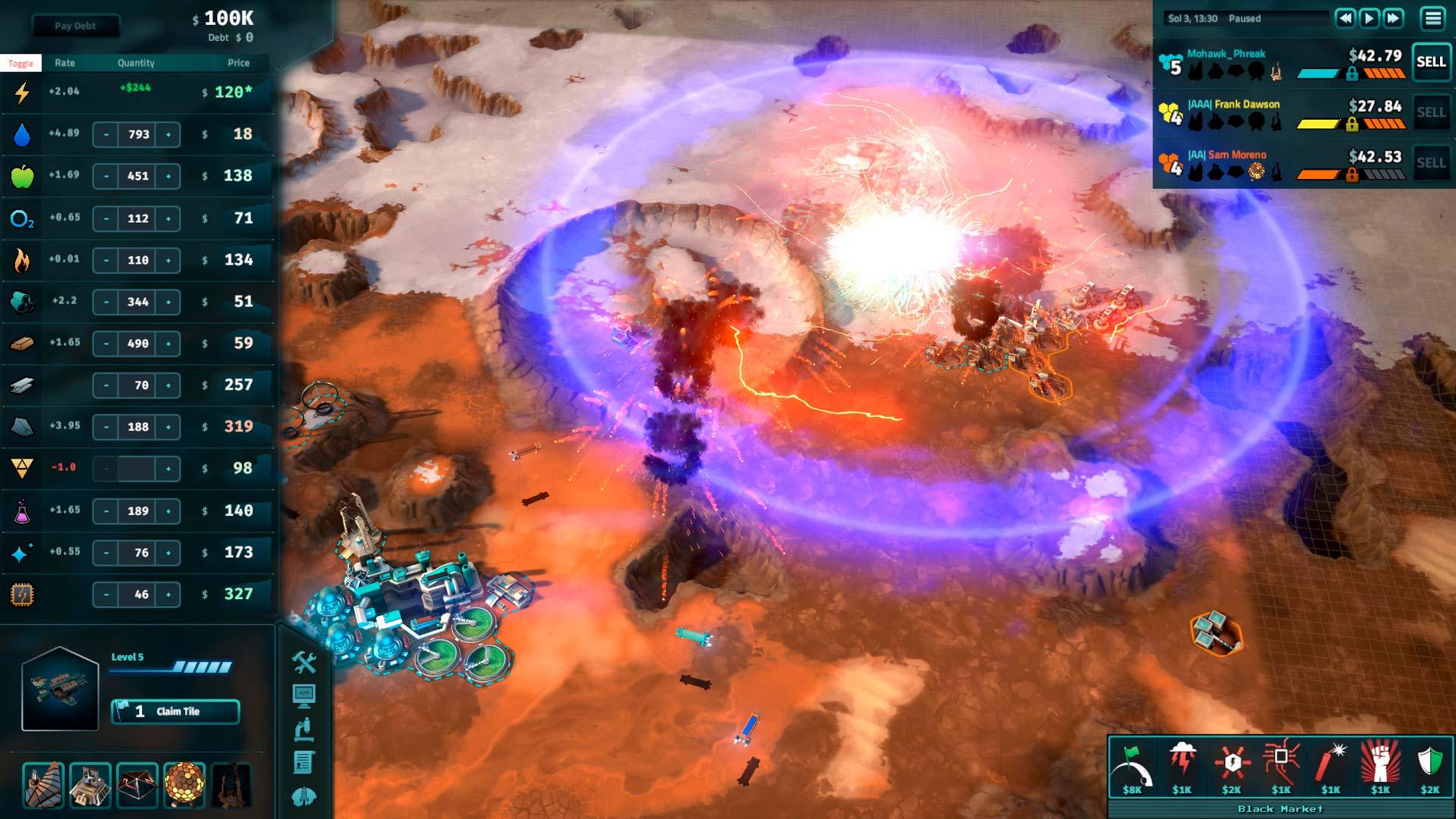This screenshot has width=1456, height=819.
Task: Toggle the resource list view
Action: pos(20,63)
